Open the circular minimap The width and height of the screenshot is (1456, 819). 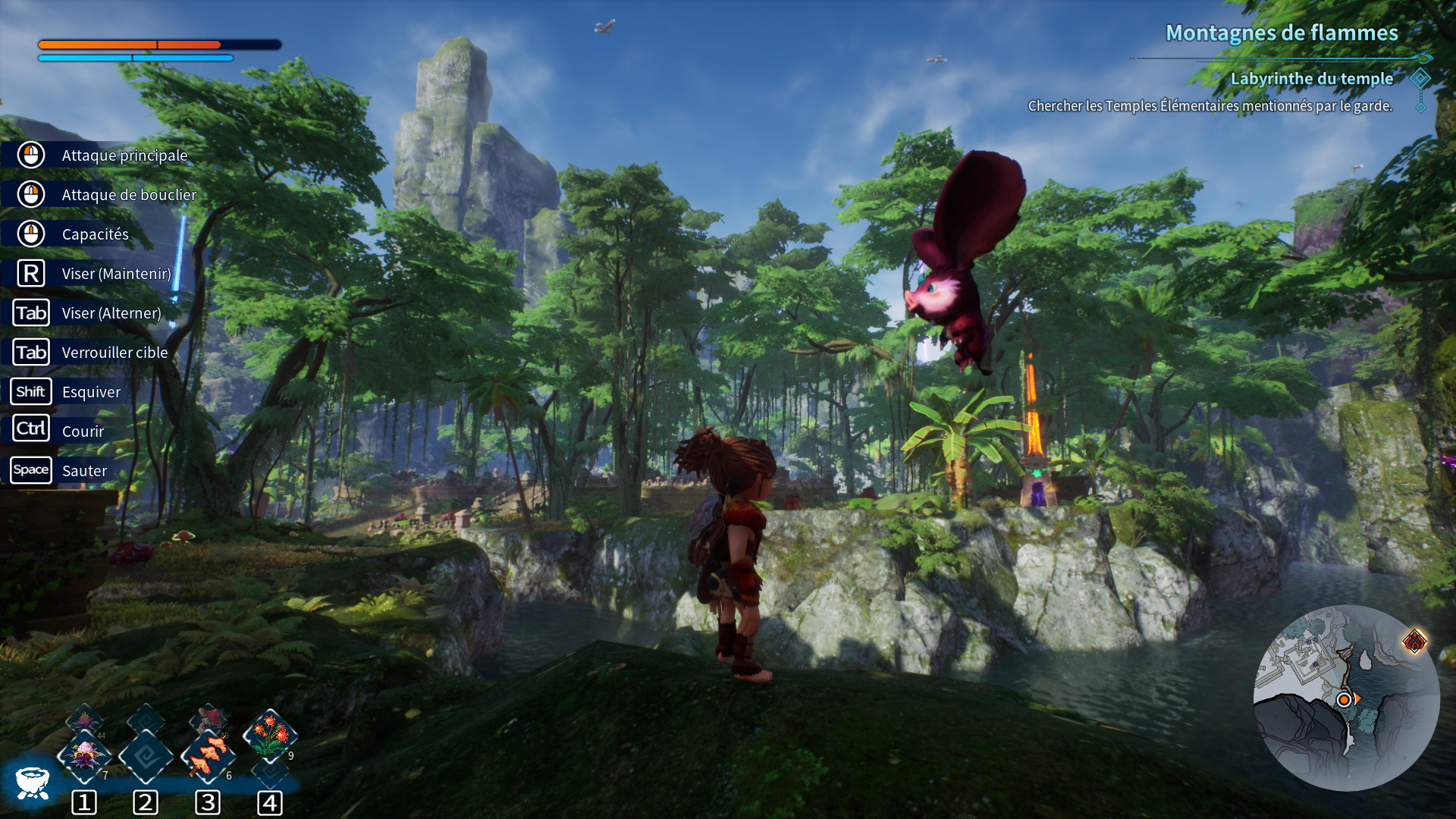pos(1346,698)
